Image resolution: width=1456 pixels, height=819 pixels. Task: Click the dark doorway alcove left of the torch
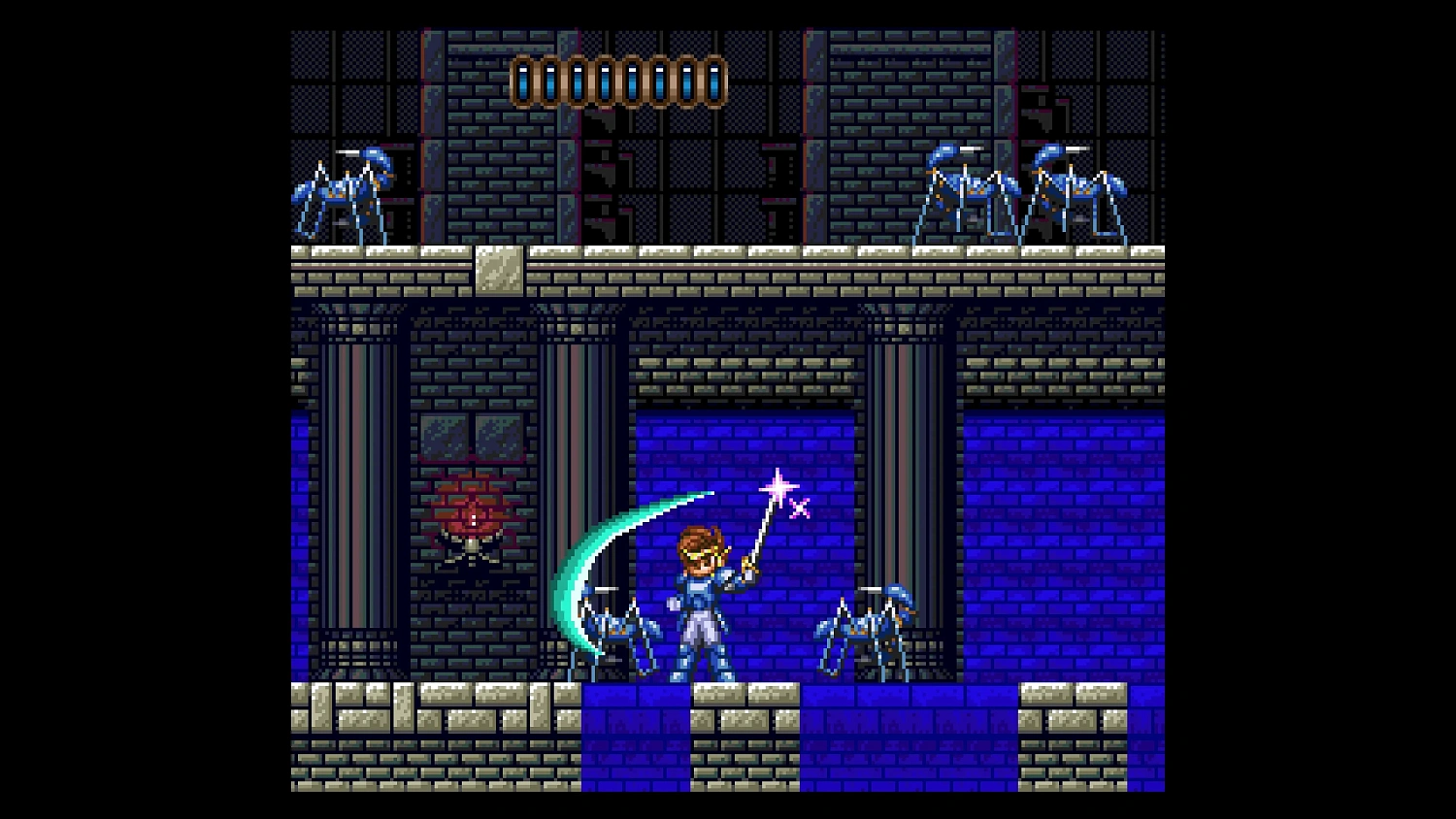point(359,485)
